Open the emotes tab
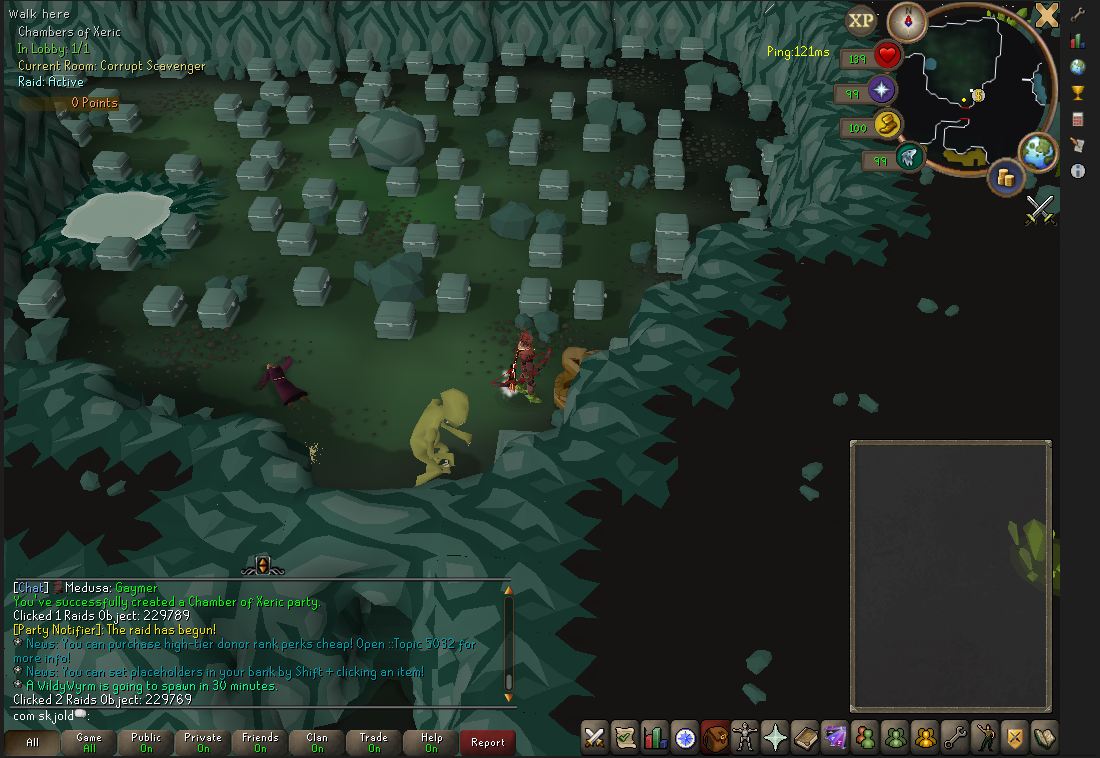This screenshot has height=758, width=1100. (x=985, y=737)
